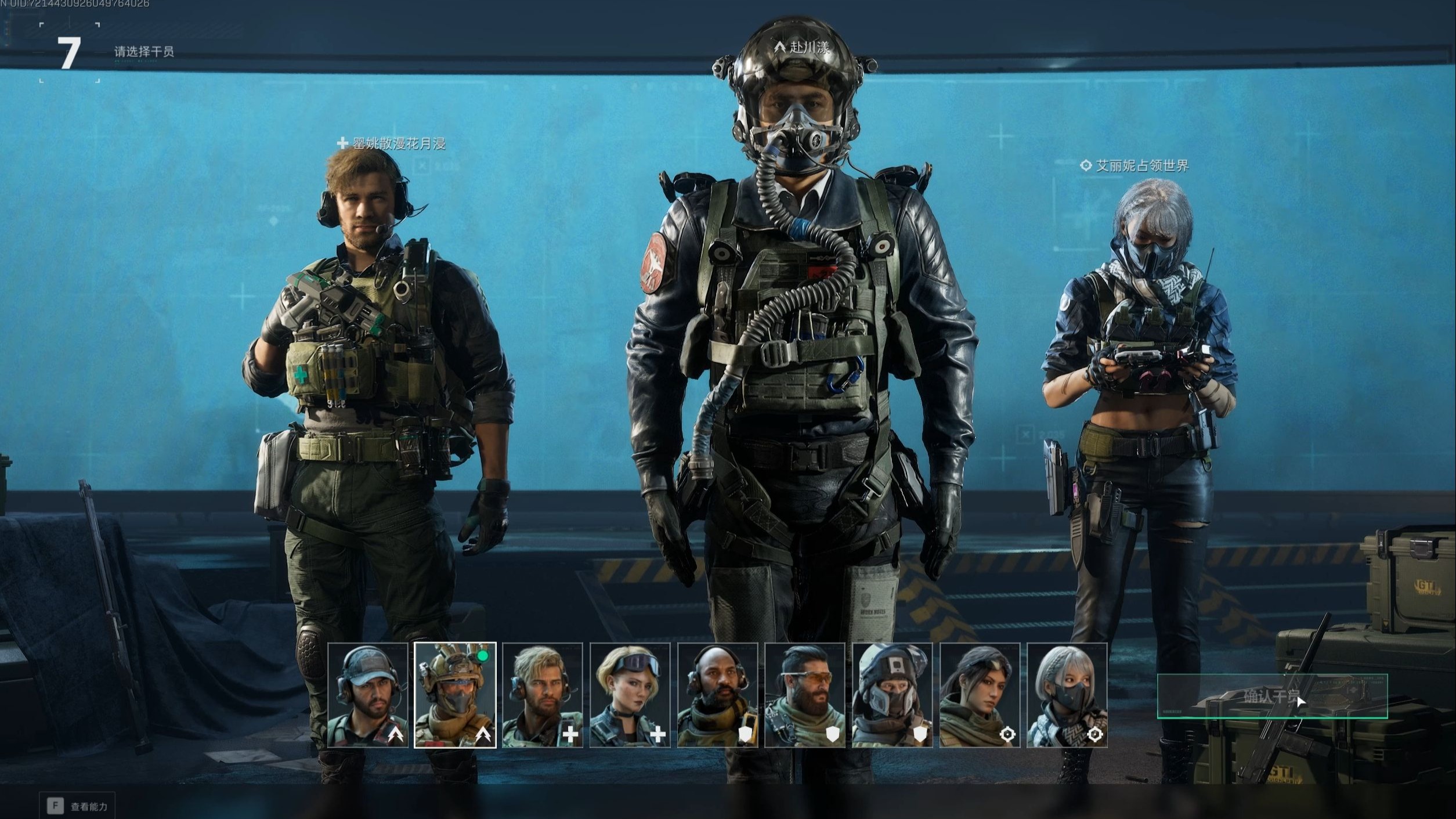Viewport: 1456px width, 819px height.
Task: Choose the bald bearded operator with headset
Action: (717, 695)
